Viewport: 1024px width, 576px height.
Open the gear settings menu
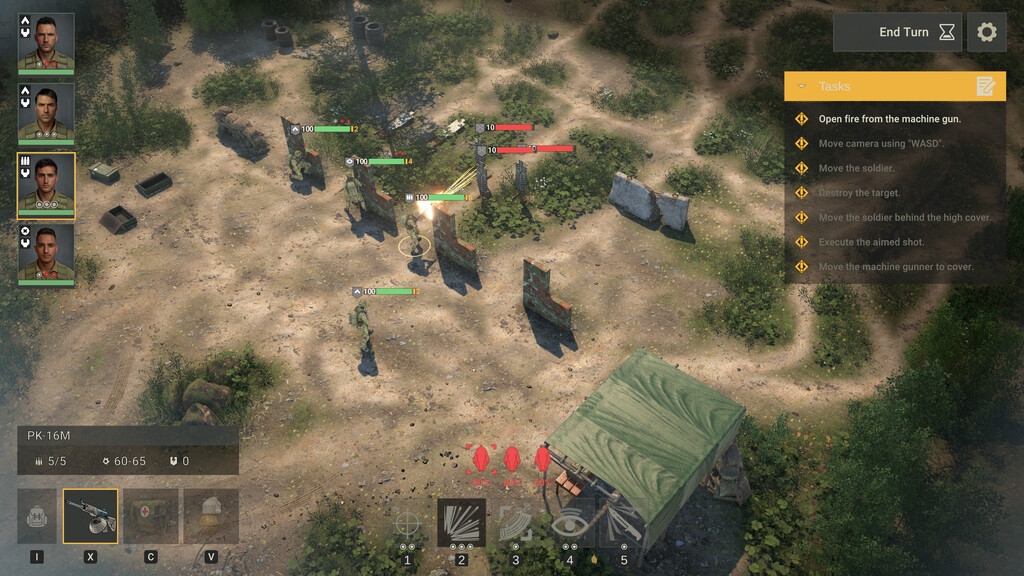click(x=986, y=32)
